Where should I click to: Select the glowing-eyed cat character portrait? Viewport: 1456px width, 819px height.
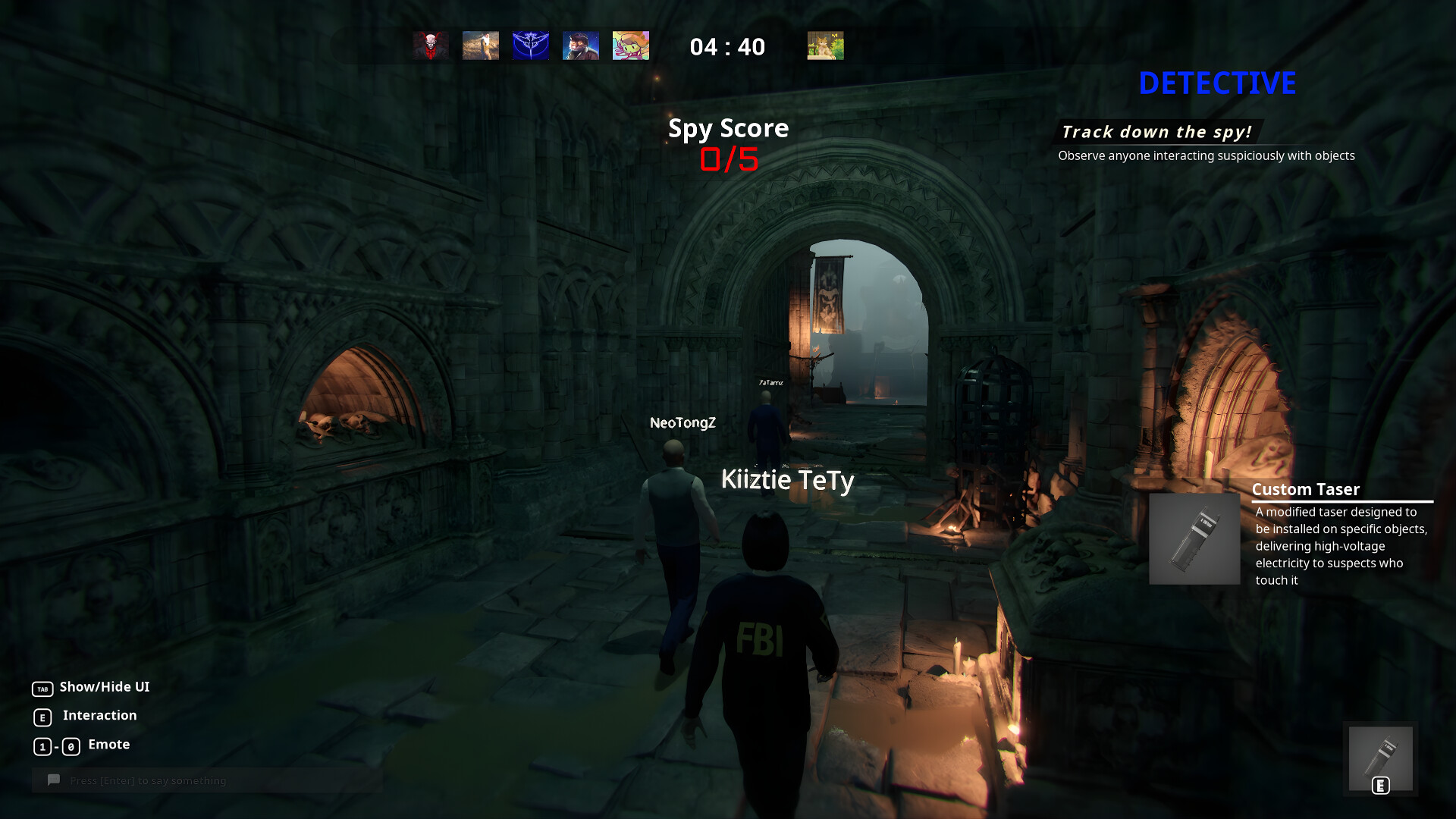click(x=580, y=45)
